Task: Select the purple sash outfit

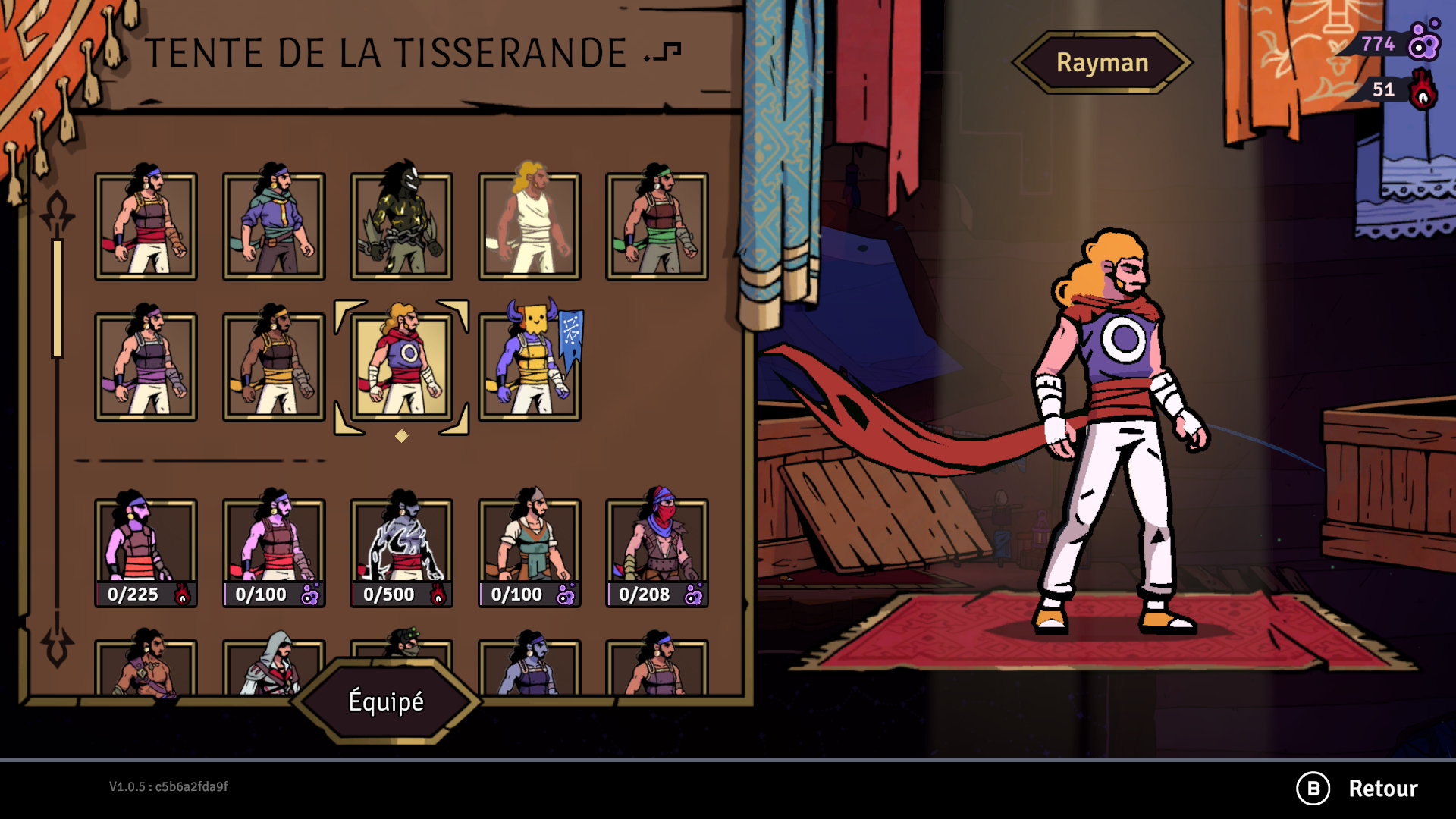Action: pyautogui.click(x=146, y=366)
